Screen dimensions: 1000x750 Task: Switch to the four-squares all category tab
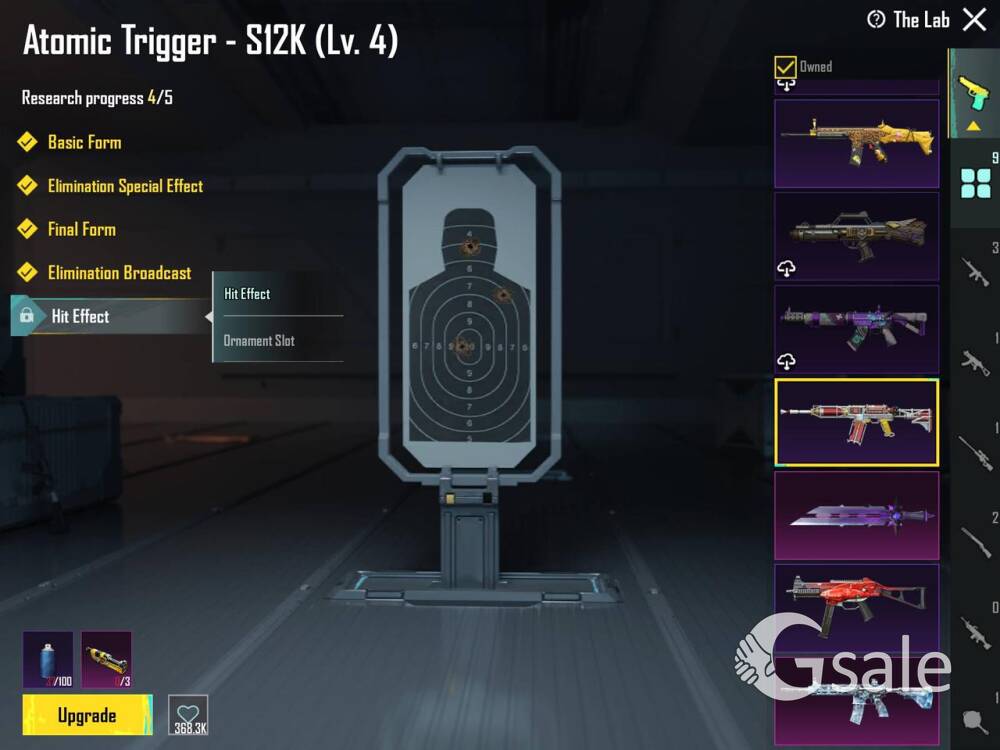tap(974, 184)
